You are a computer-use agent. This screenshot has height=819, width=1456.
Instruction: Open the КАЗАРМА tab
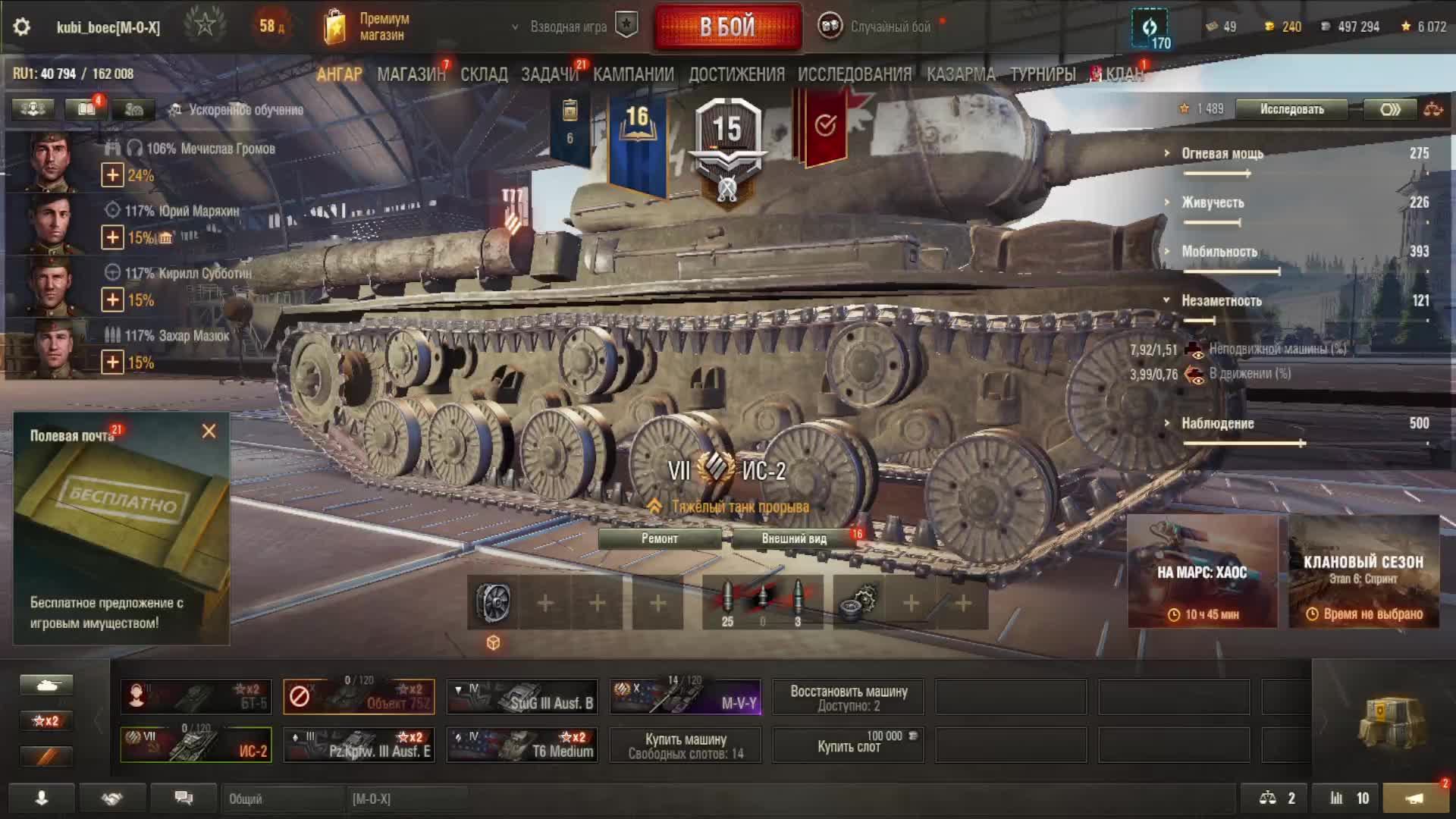point(961,74)
